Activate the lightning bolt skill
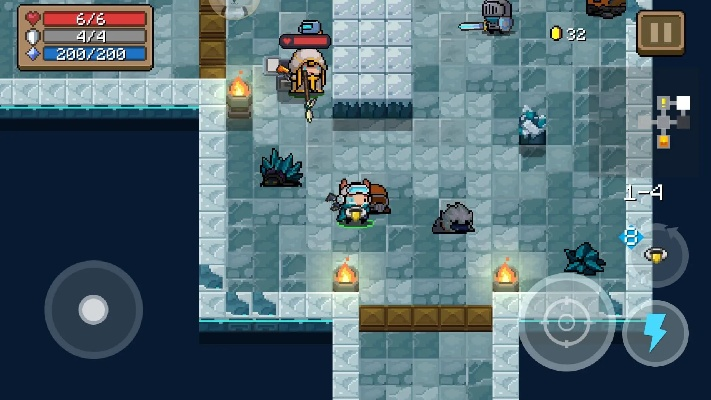 (x=655, y=333)
